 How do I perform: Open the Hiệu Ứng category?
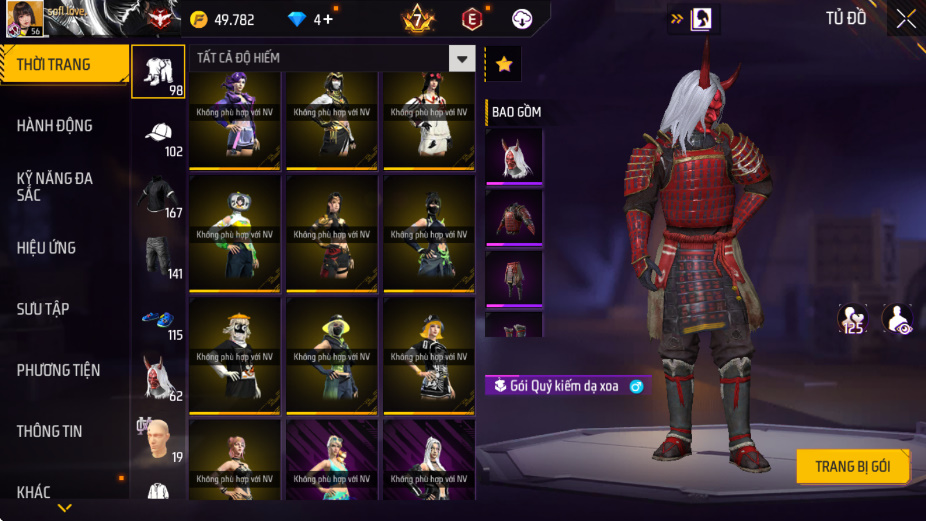tap(64, 248)
